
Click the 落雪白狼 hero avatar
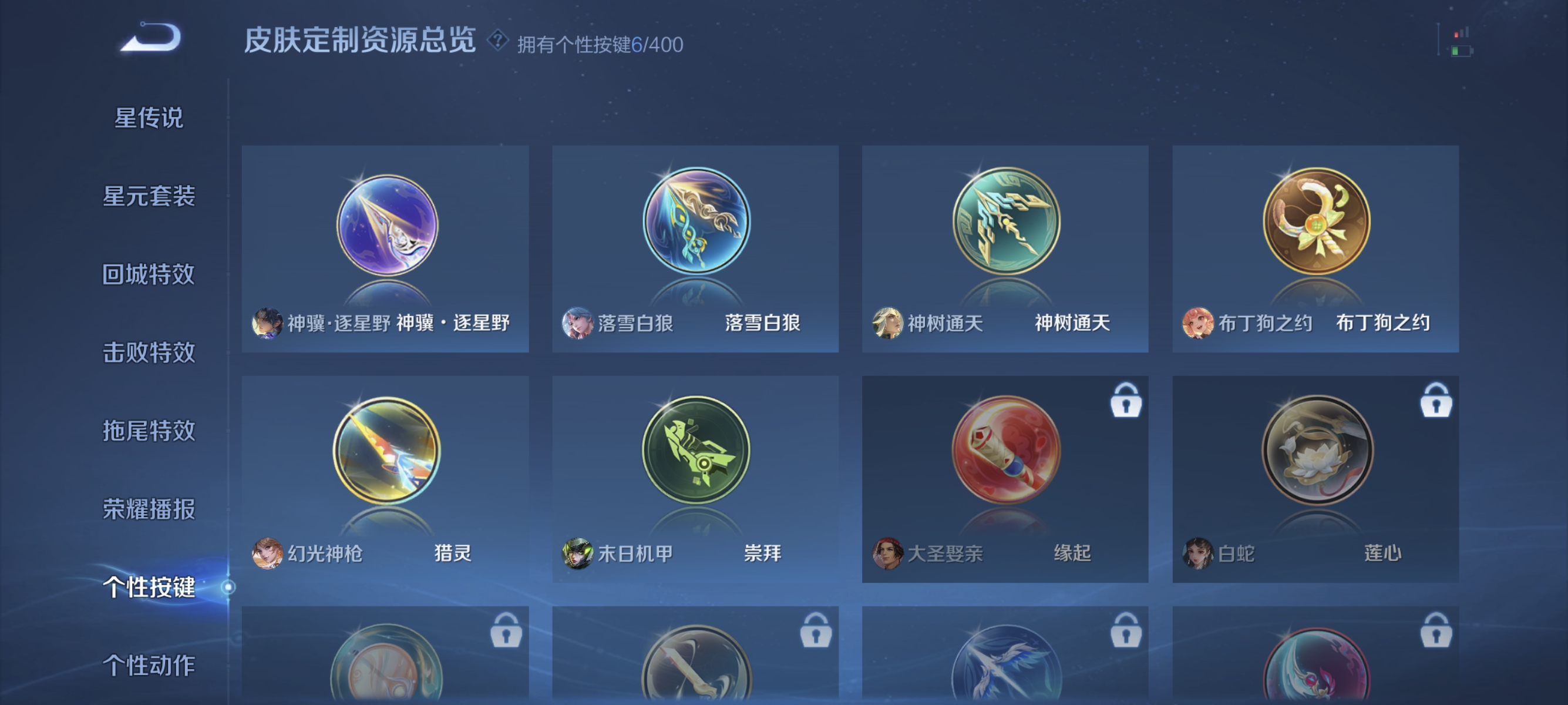578,324
